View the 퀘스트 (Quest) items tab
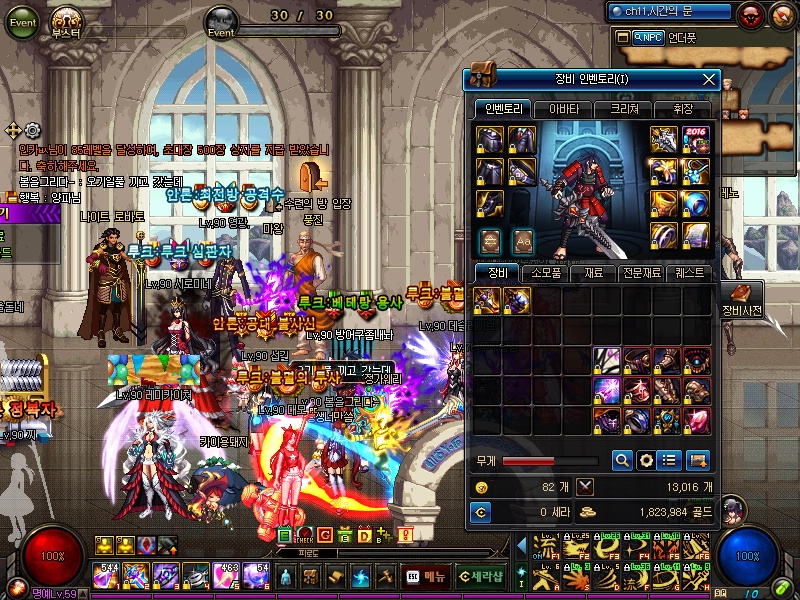The image size is (800, 600). (x=690, y=272)
